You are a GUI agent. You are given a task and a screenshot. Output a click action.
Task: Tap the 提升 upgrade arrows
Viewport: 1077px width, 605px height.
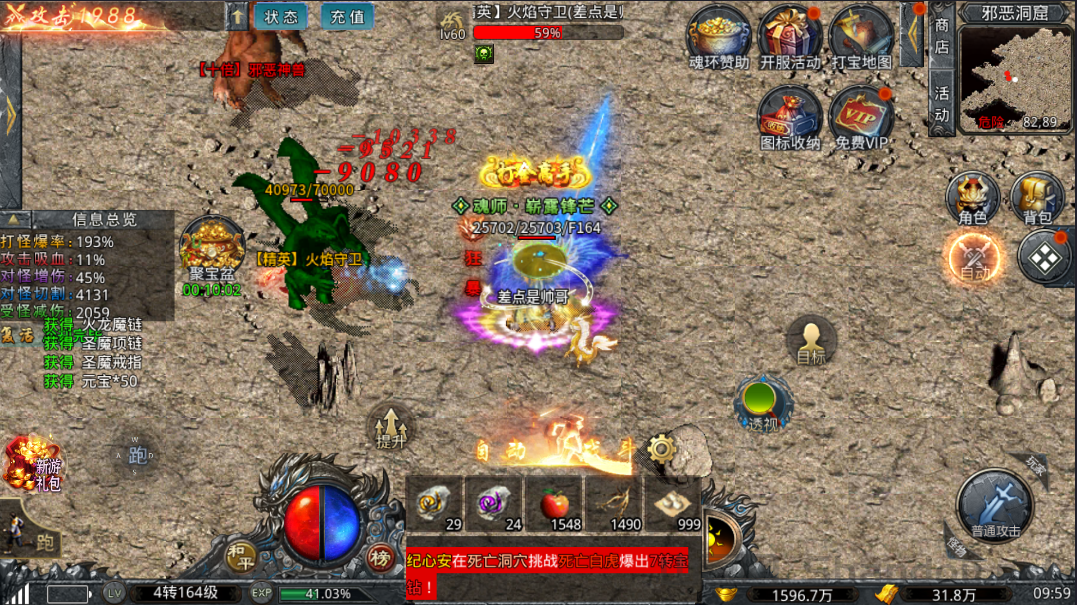(391, 424)
